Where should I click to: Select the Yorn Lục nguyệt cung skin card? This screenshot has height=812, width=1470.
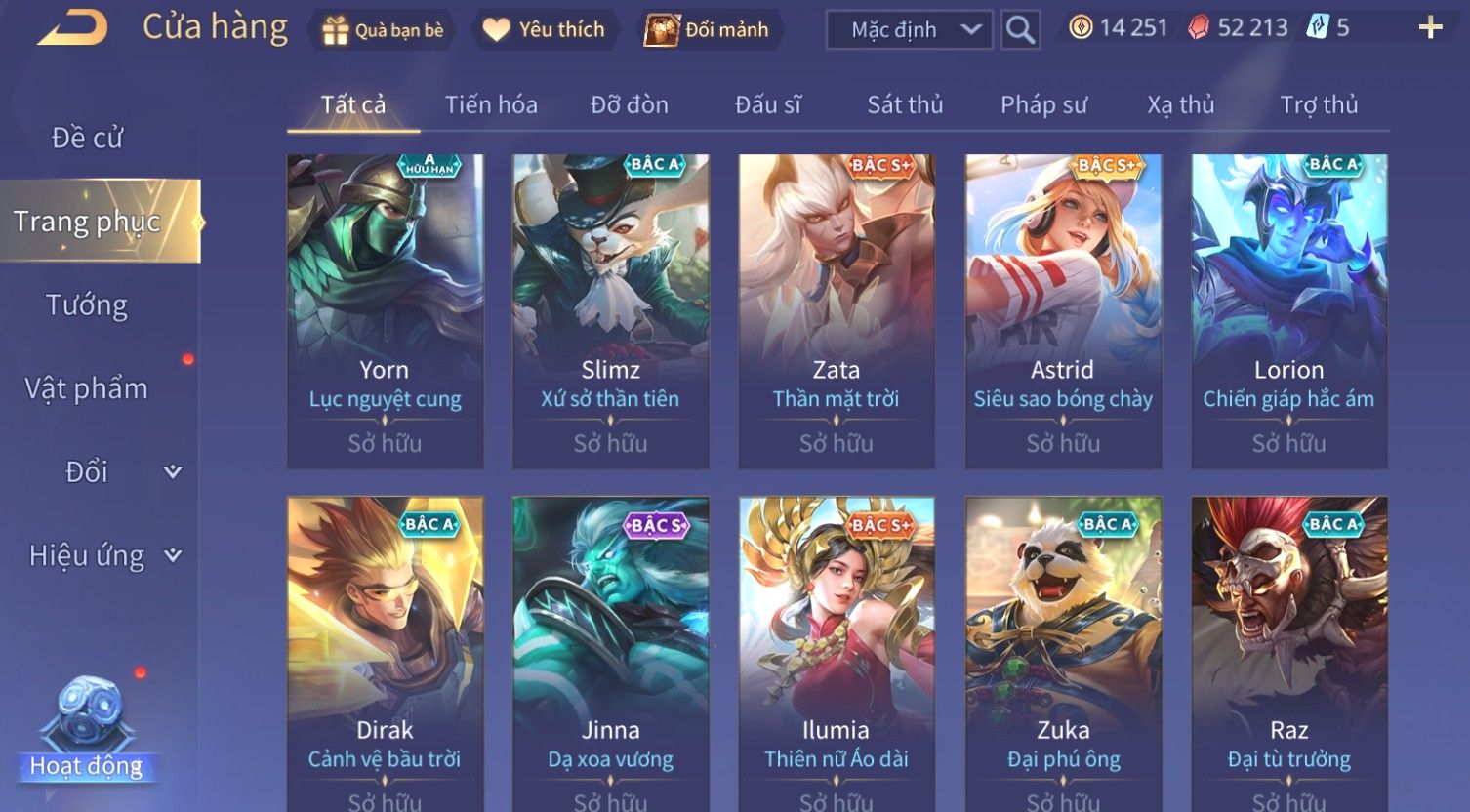[385, 310]
